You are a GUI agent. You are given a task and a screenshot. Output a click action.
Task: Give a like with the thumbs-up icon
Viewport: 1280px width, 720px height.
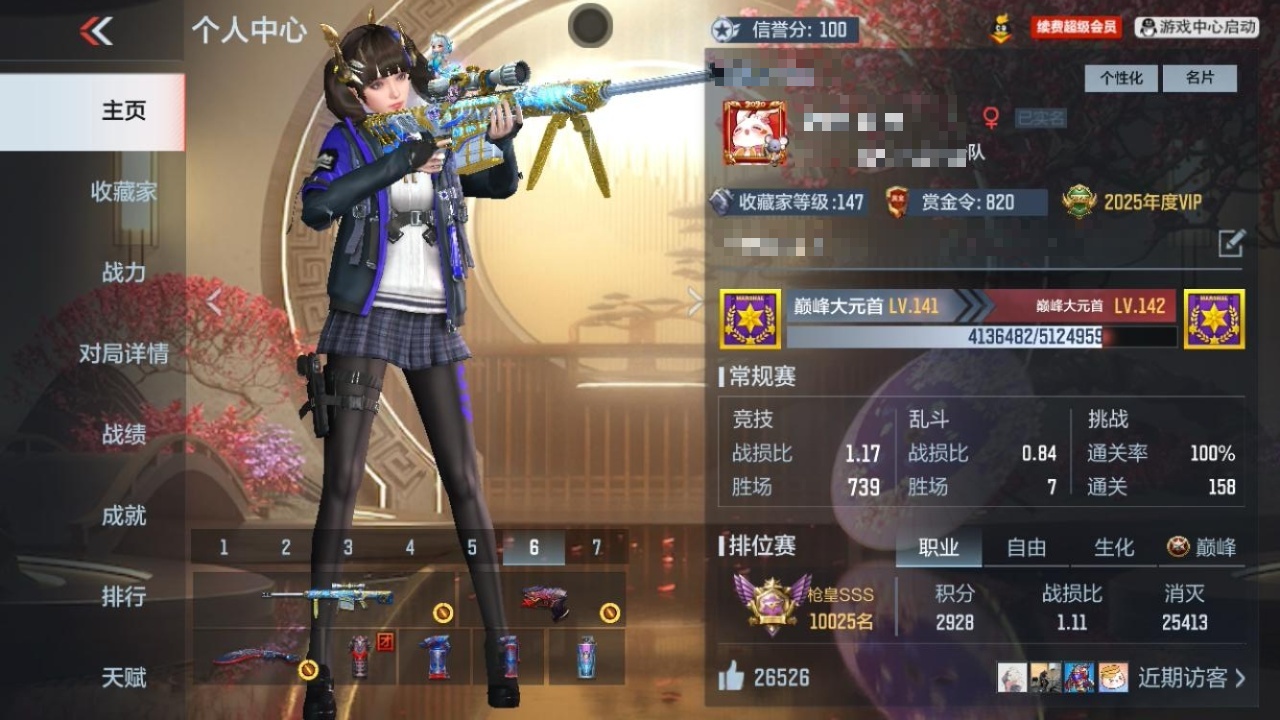(732, 678)
